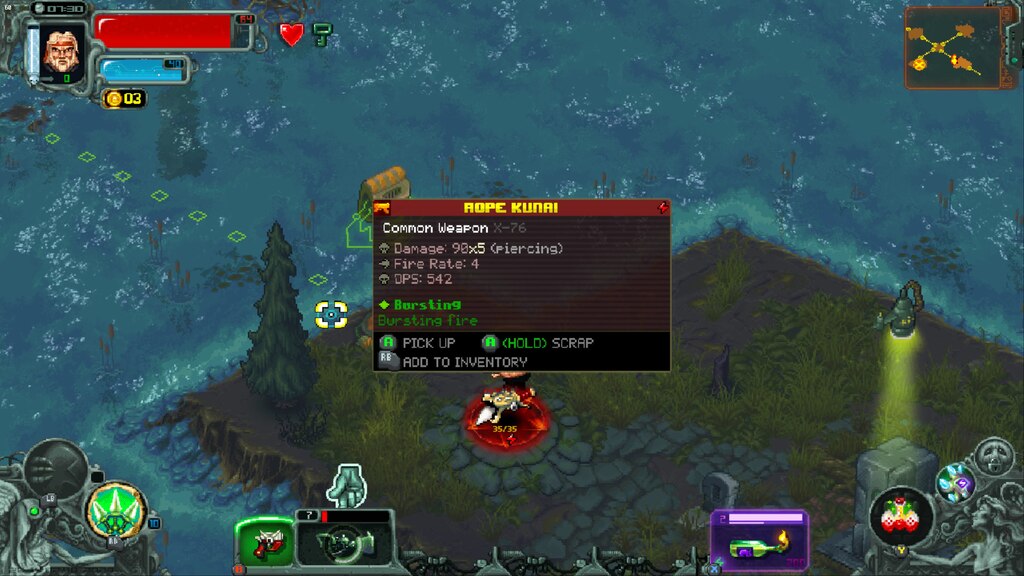Activate the green spiked claw ability
This screenshot has height=576, width=1024.
[116, 509]
